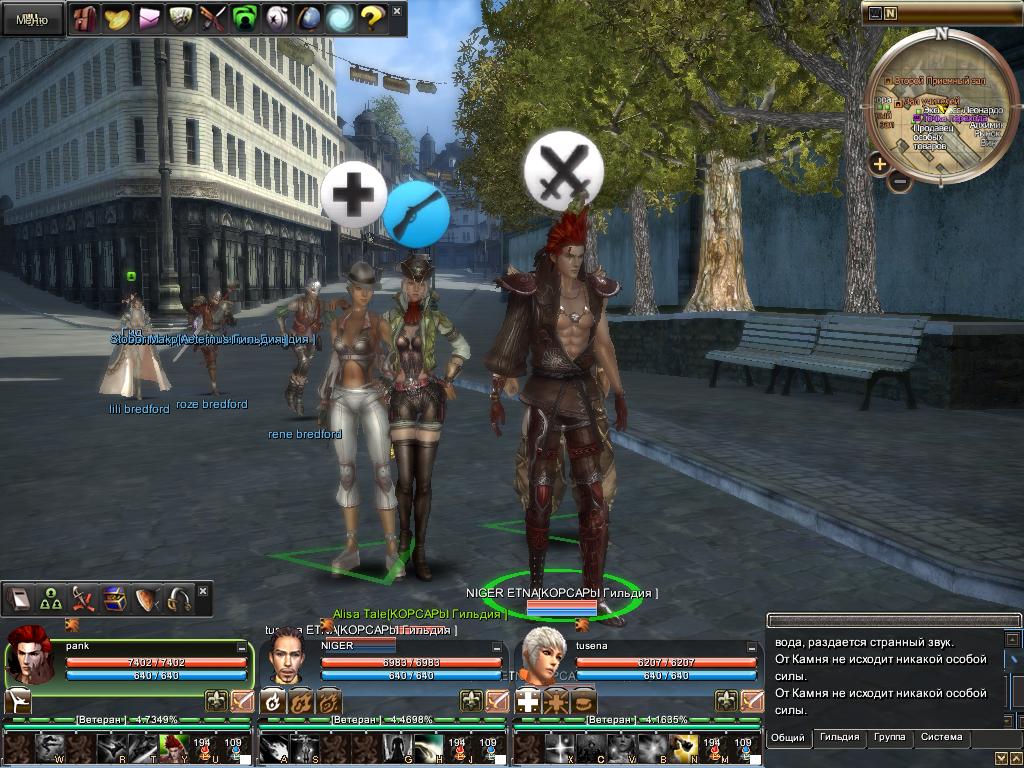Select NIGER's character portrait
1024x768 pixels.
point(285,660)
